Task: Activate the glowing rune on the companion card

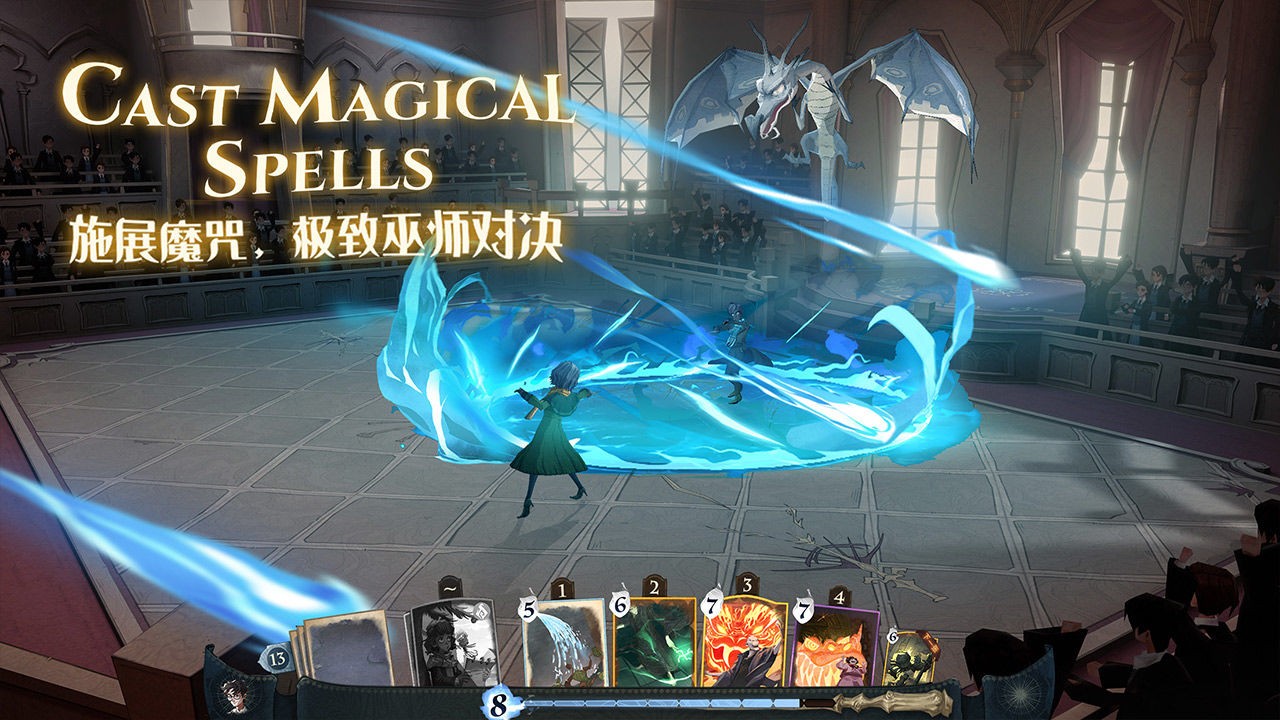Action: tap(479, 614)
